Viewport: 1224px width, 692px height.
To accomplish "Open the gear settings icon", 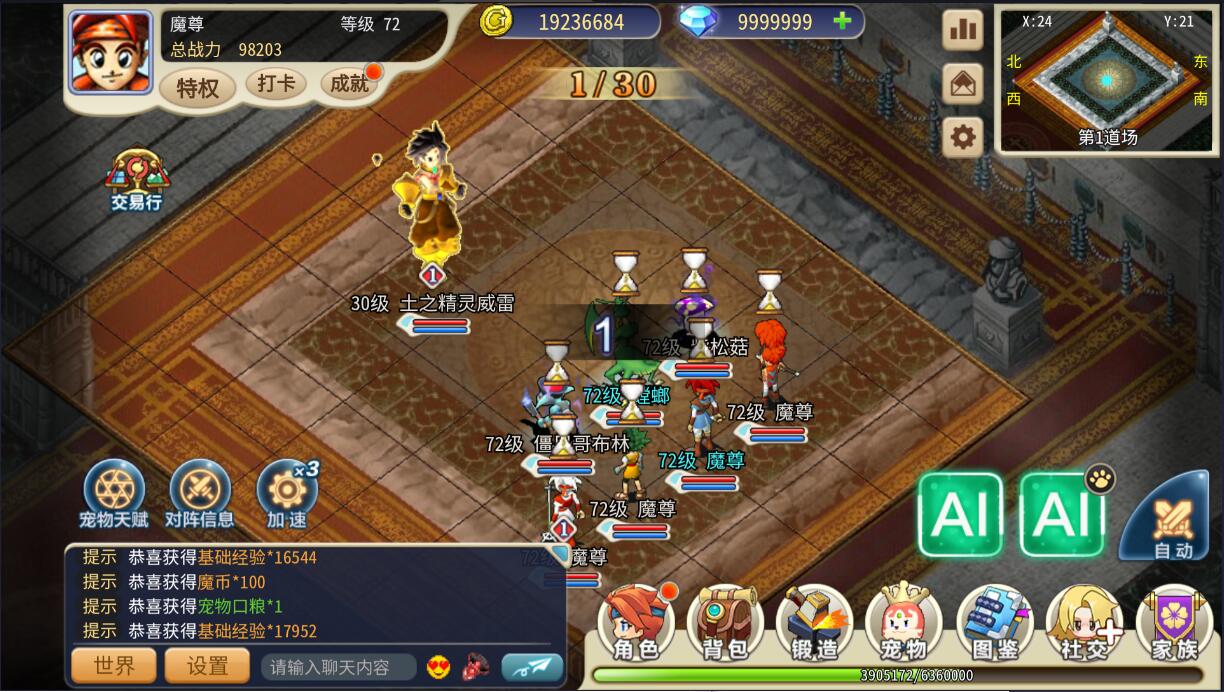I will tap(962, 137).
